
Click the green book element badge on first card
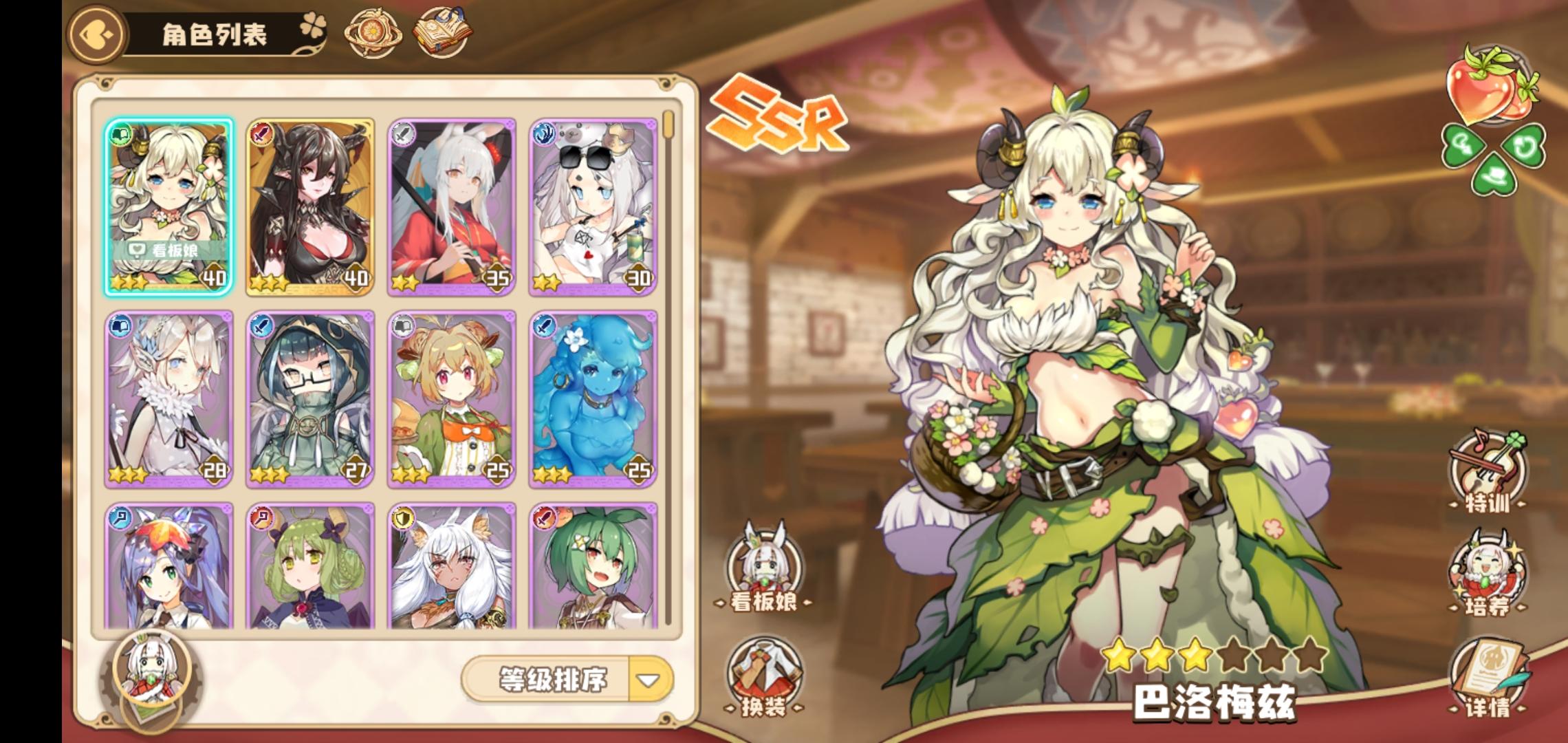pyautogui.click(x=120, y=135)
